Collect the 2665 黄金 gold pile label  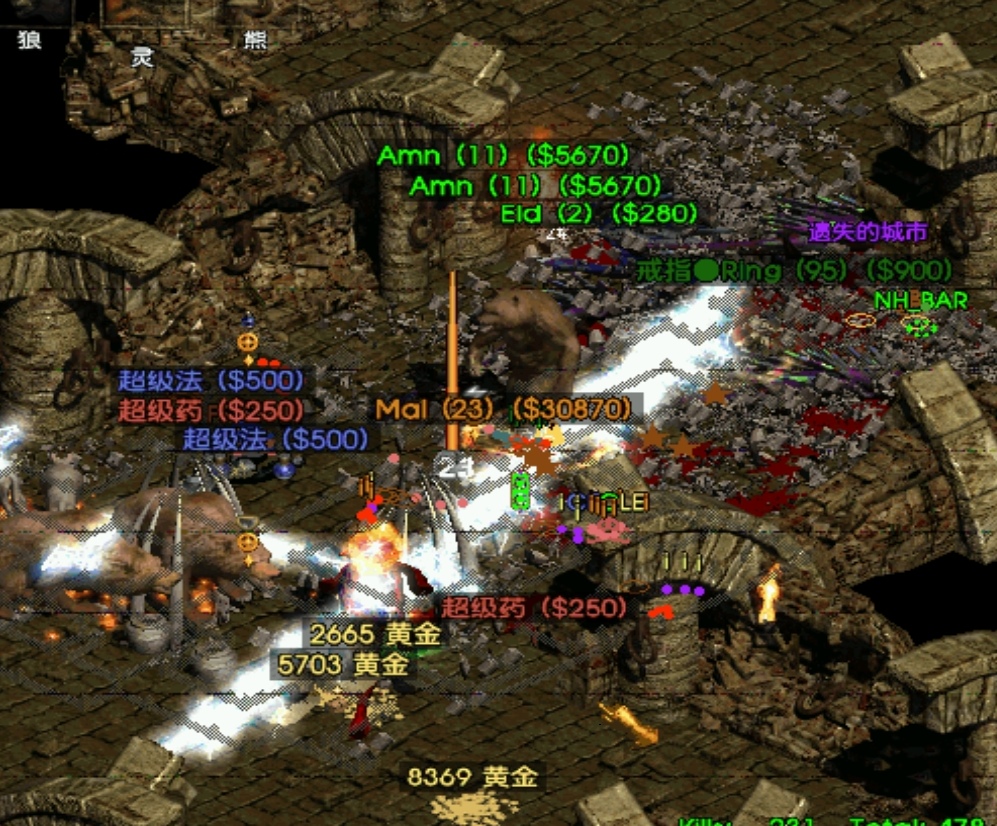click(x=375, y=634)
